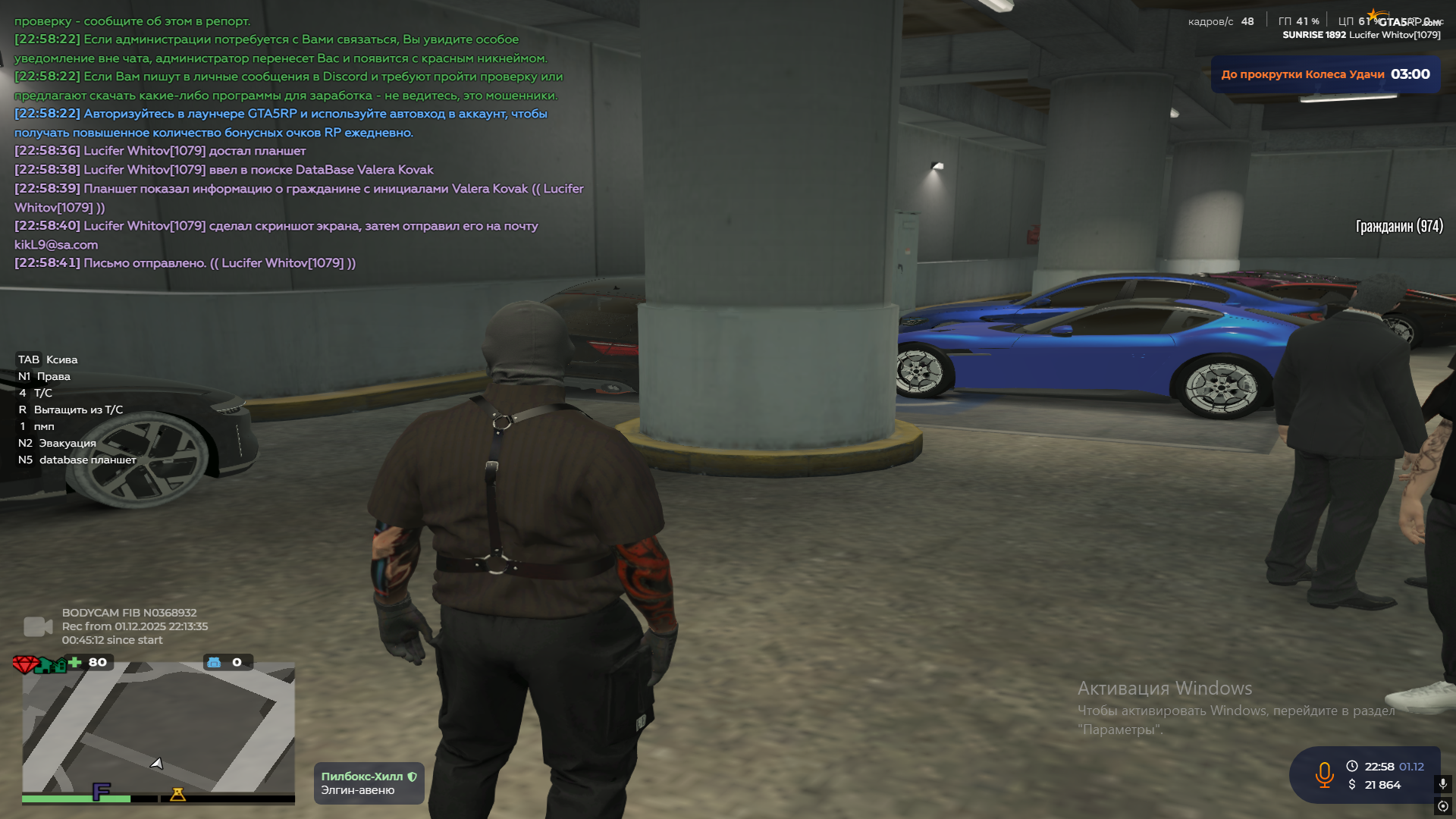Screen dimensions: 1456x819
Task: Click the small white microphone overlay button
Action: point(1442,783)
